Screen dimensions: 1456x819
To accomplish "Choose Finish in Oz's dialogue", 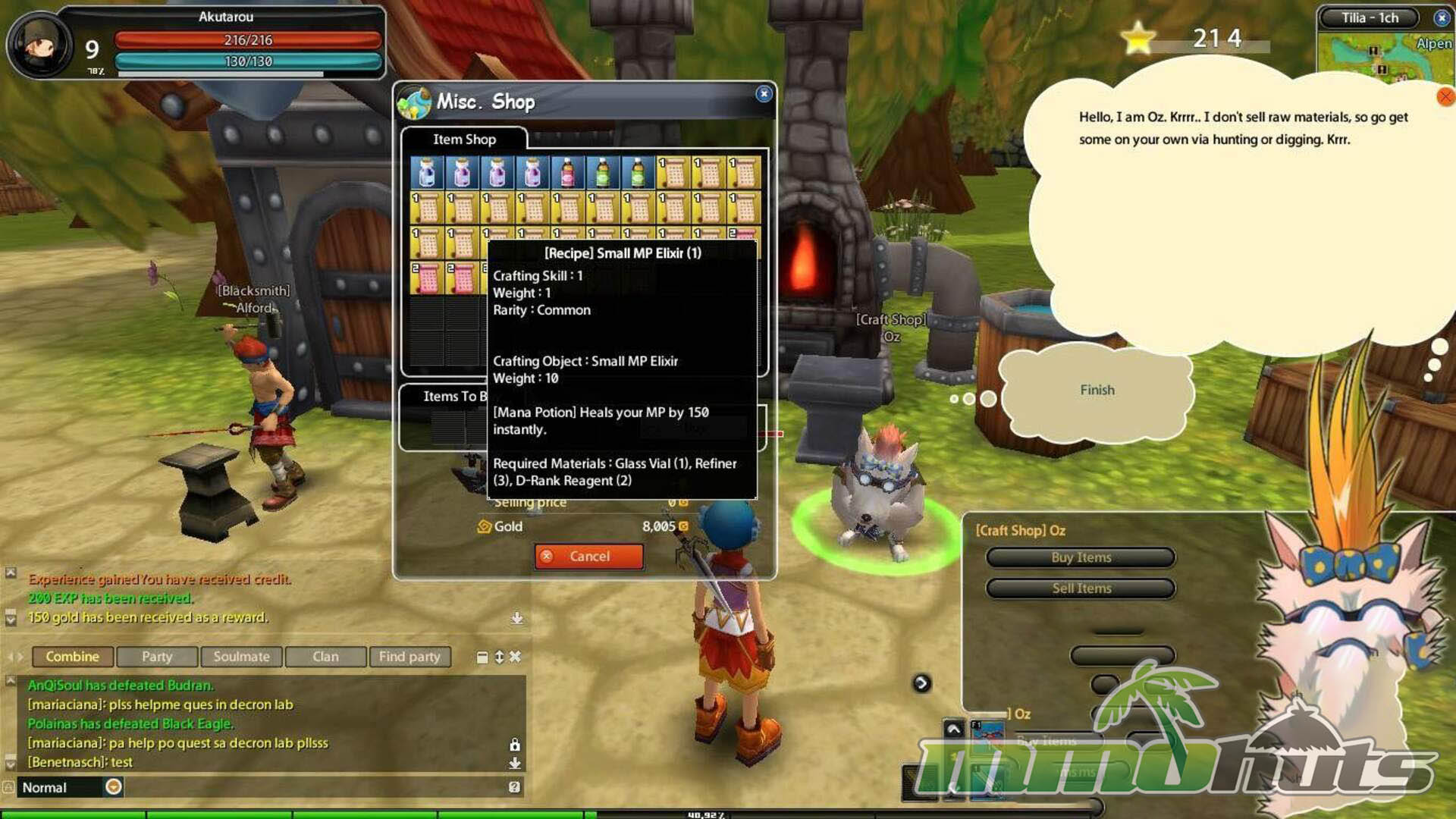I will click(1097, 390).
